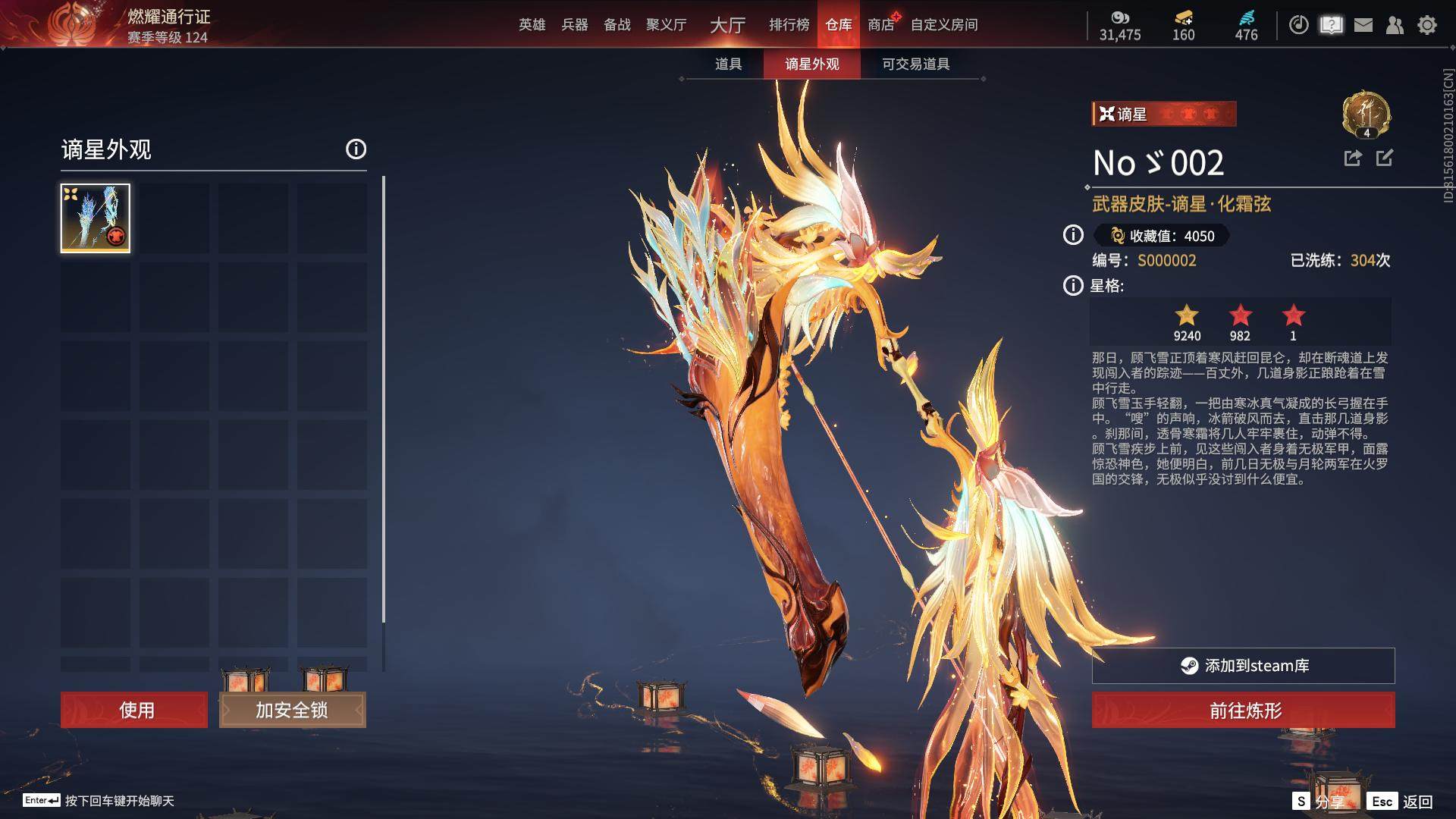Open the mailbox envelope icon
Viewport: 1456px width, 819px height.
click(x=1363, y=25)
